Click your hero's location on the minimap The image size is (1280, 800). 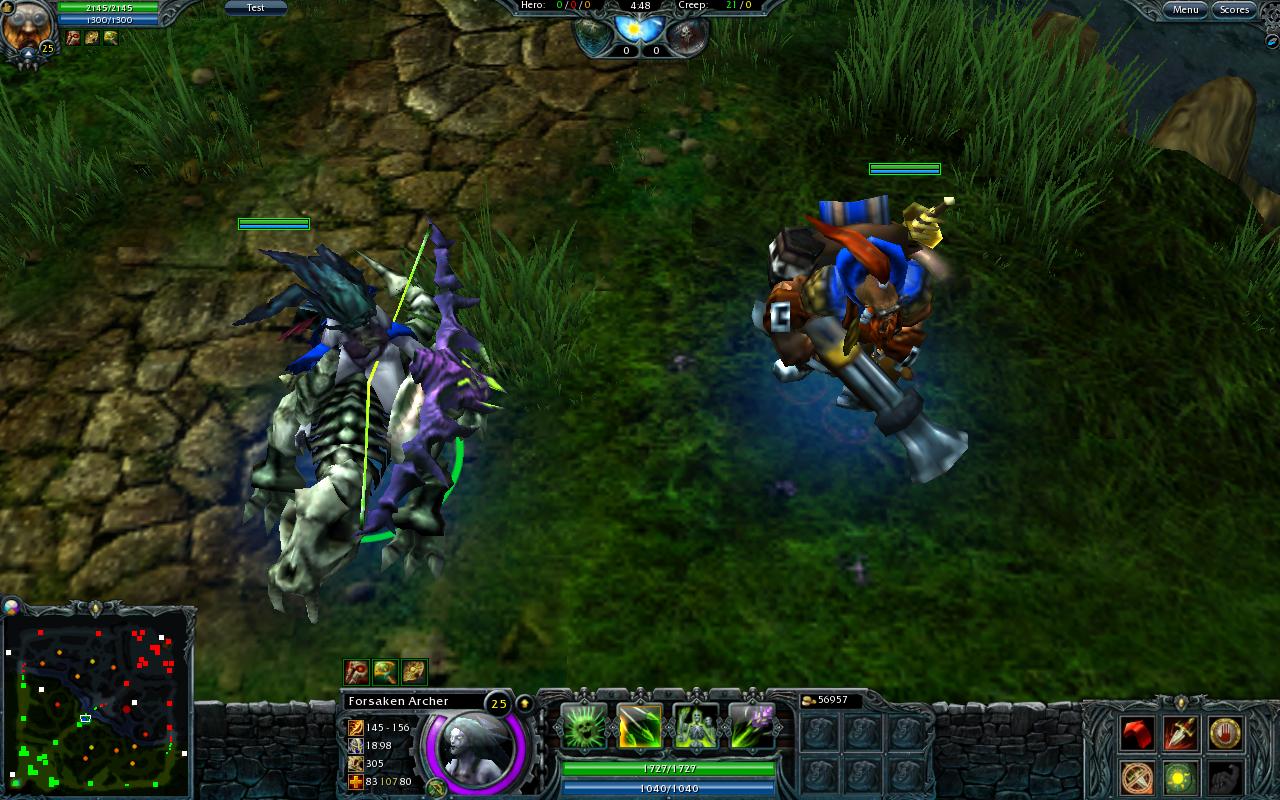pos(85,717)
